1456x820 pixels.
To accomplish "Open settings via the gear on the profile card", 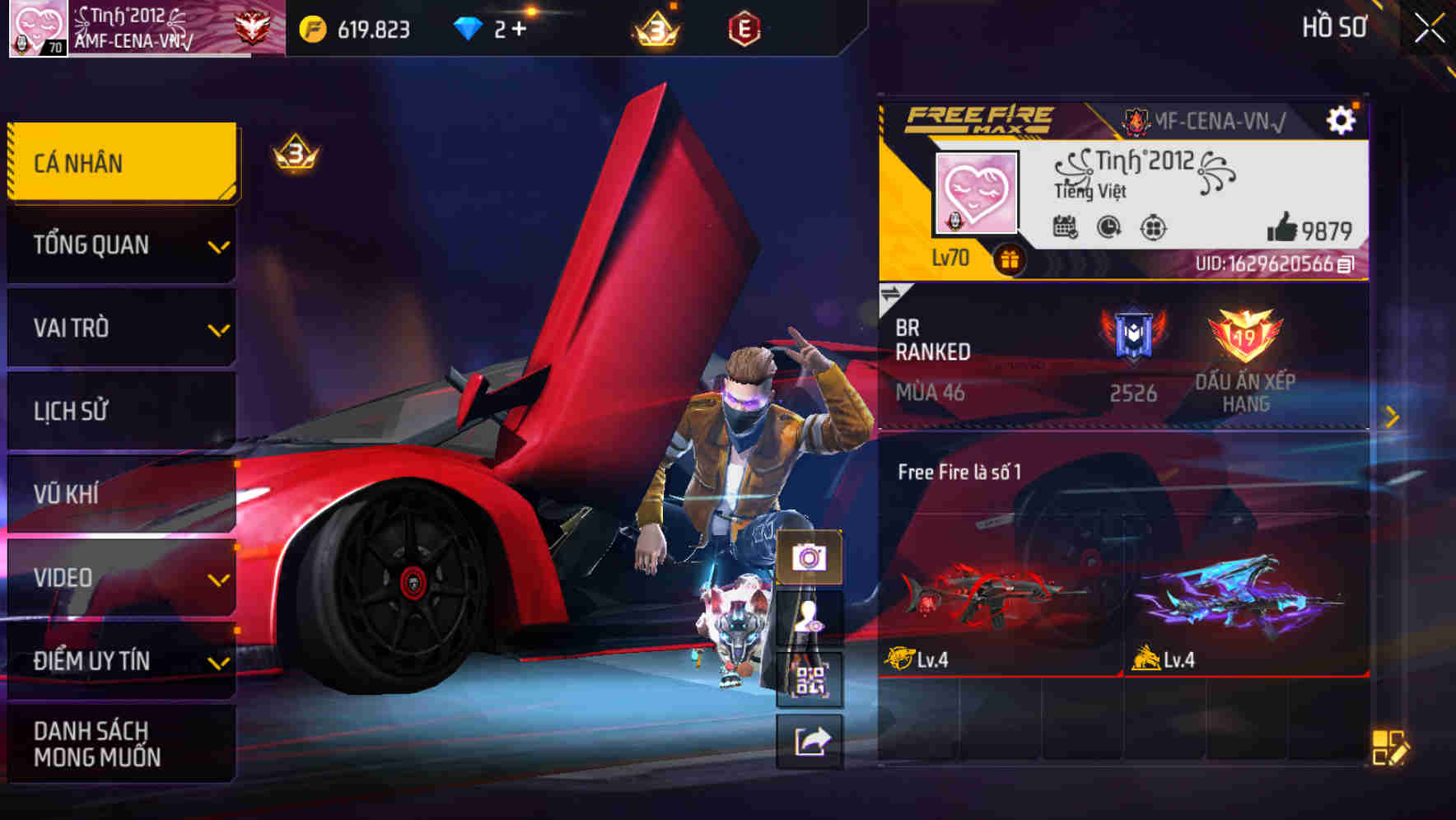I will coord(1342,119).
